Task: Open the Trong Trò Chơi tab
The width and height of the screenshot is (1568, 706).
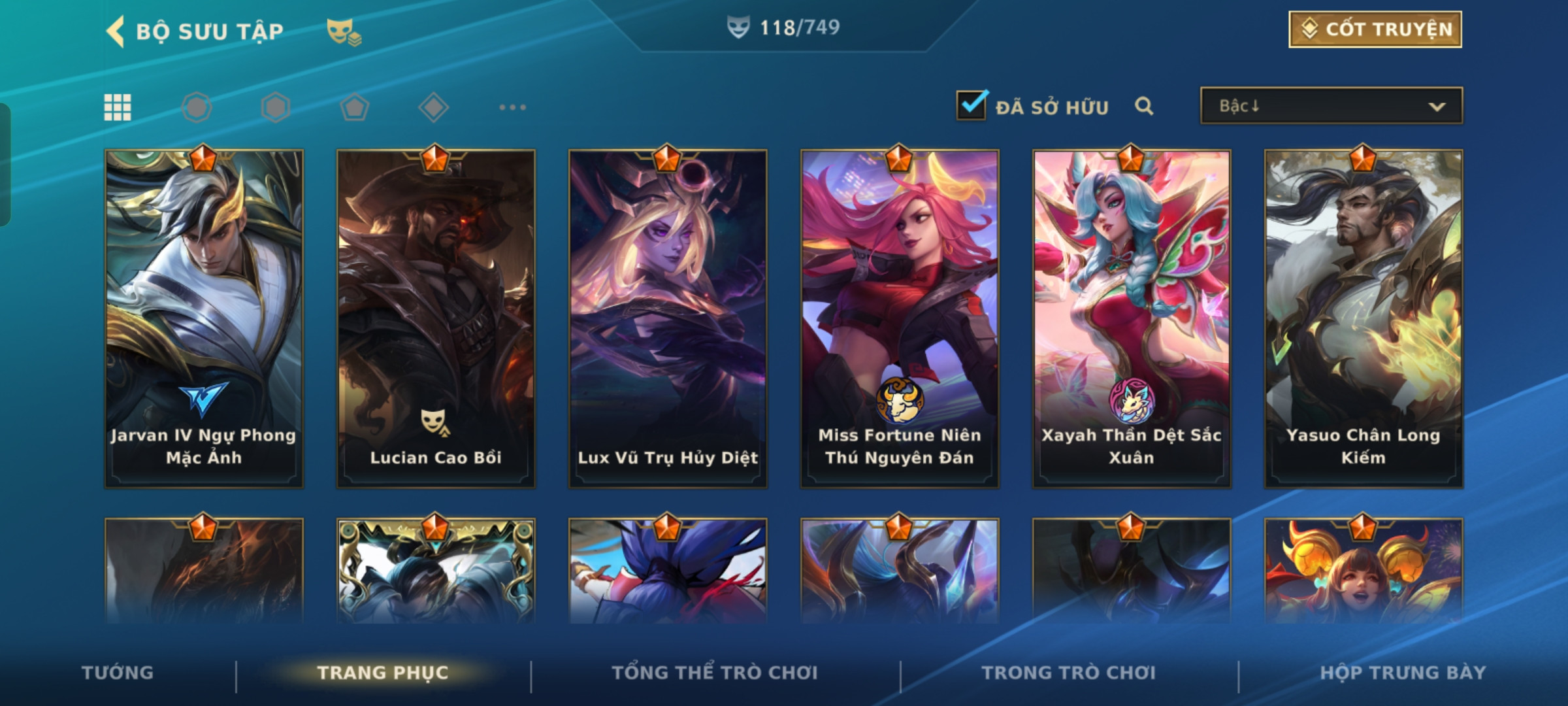Action: 1069,673
